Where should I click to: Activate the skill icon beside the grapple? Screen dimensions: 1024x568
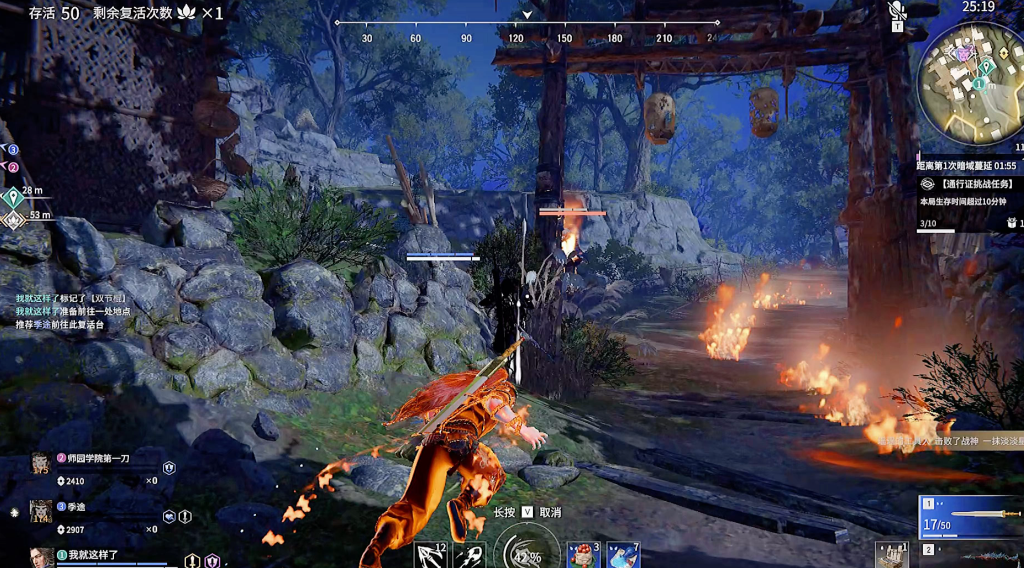point(469,555)
